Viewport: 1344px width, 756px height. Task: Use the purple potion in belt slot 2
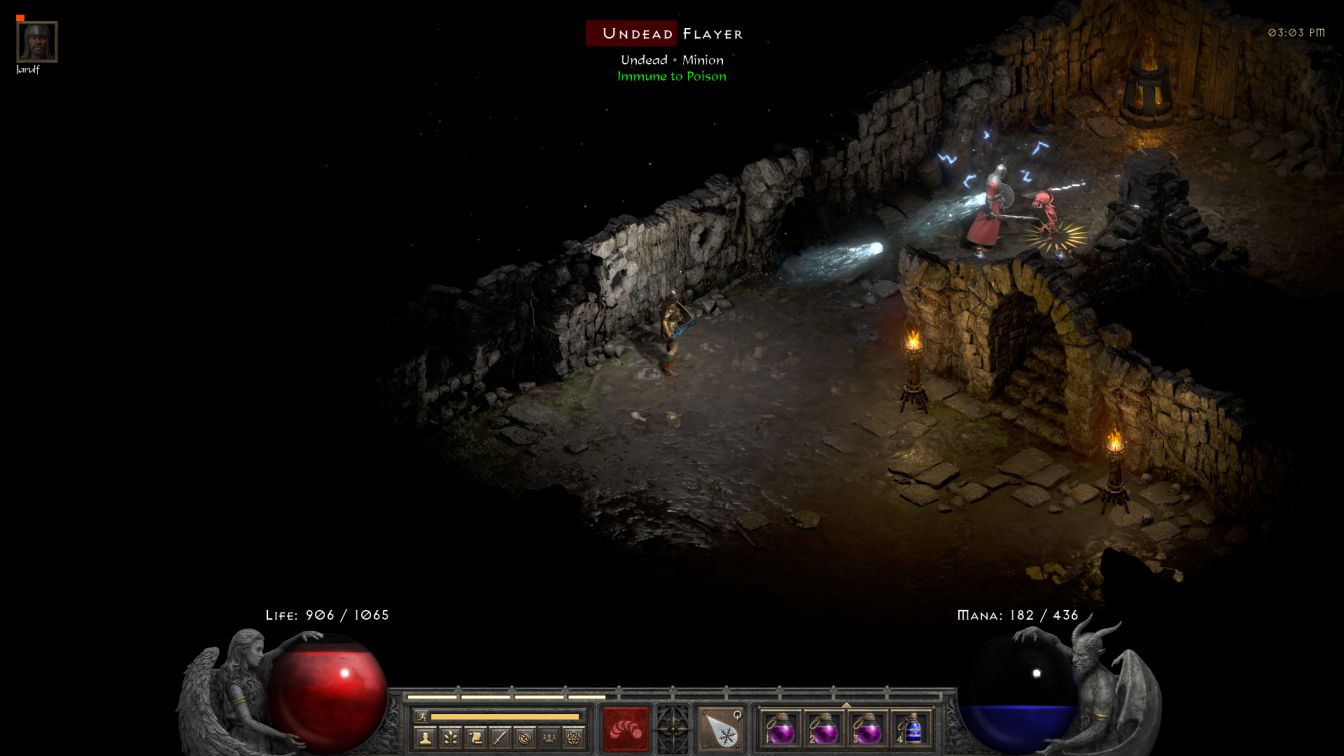pos(824,728)
